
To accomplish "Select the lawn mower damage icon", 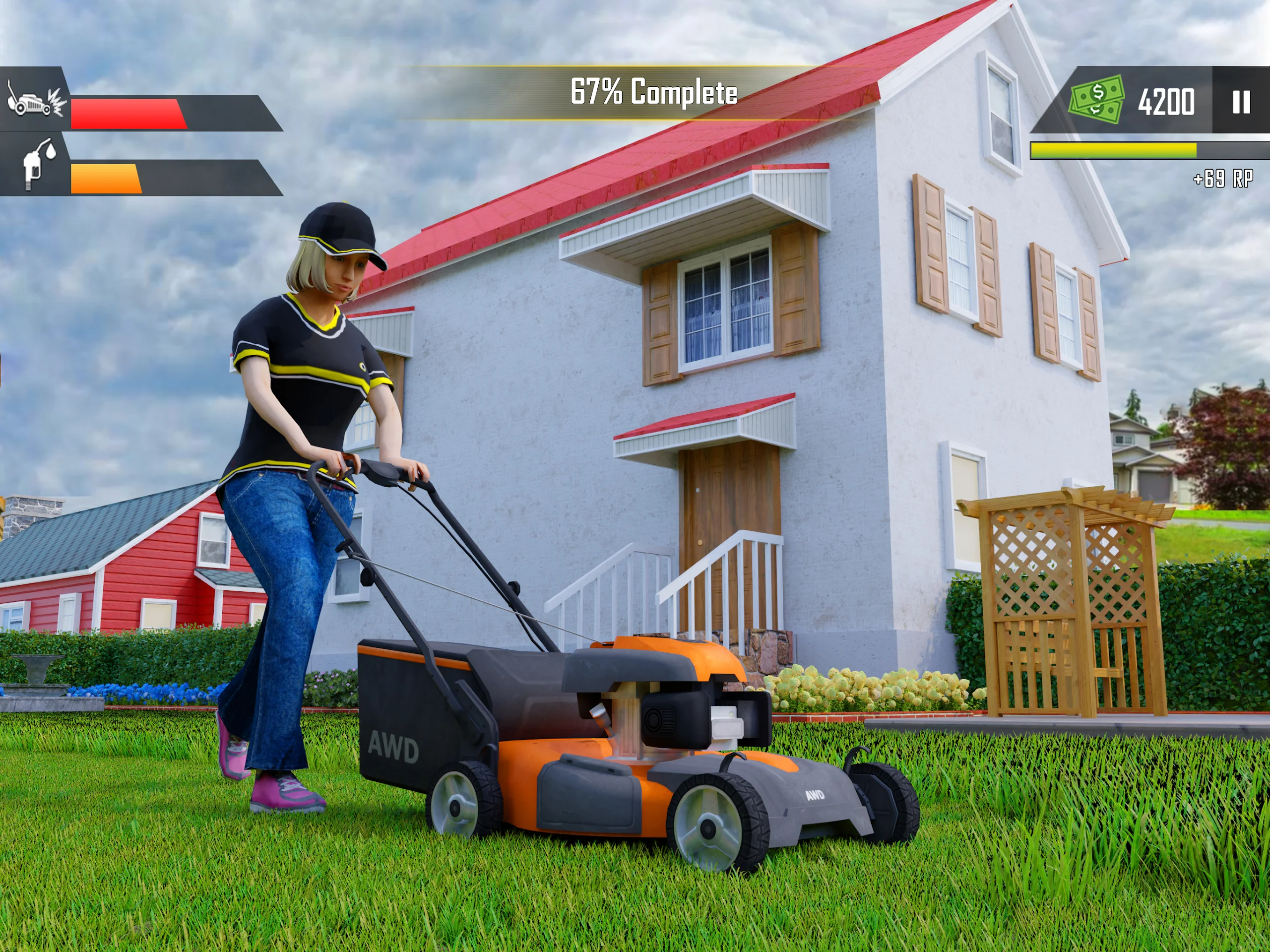I will (36, 99).
